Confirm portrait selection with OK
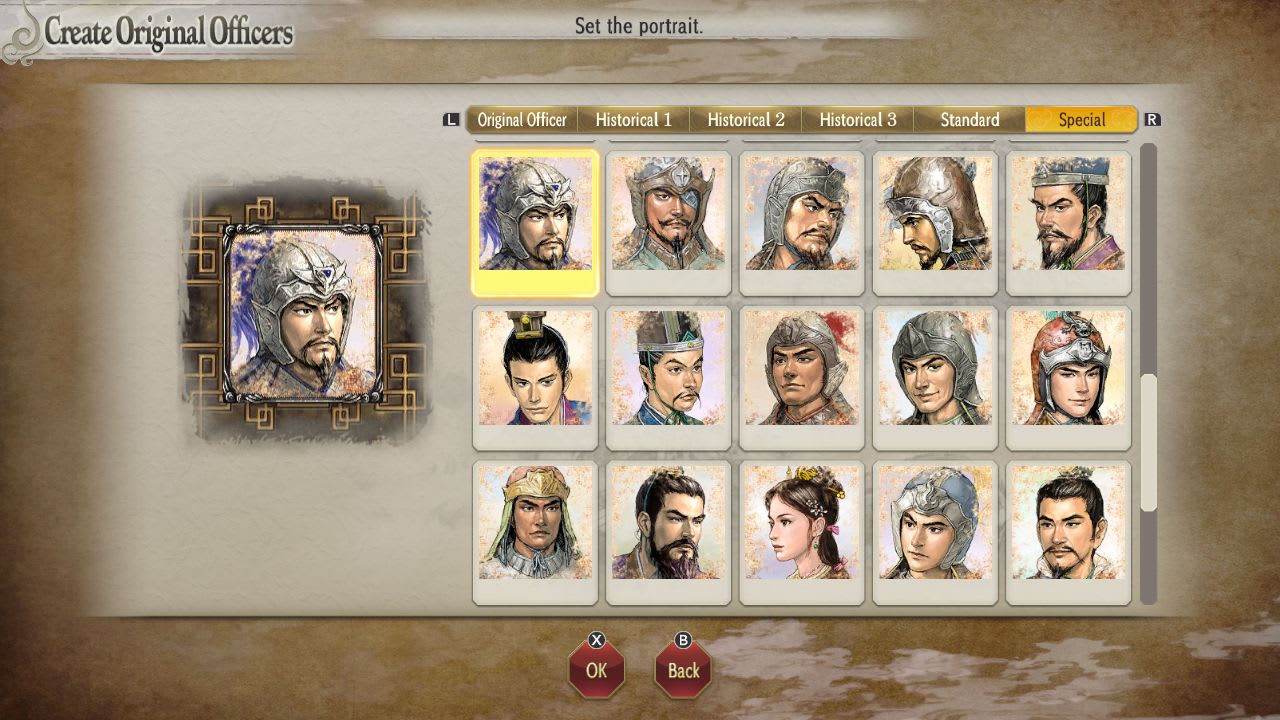Screen dimensions: 1280x720 click(596, 670)
